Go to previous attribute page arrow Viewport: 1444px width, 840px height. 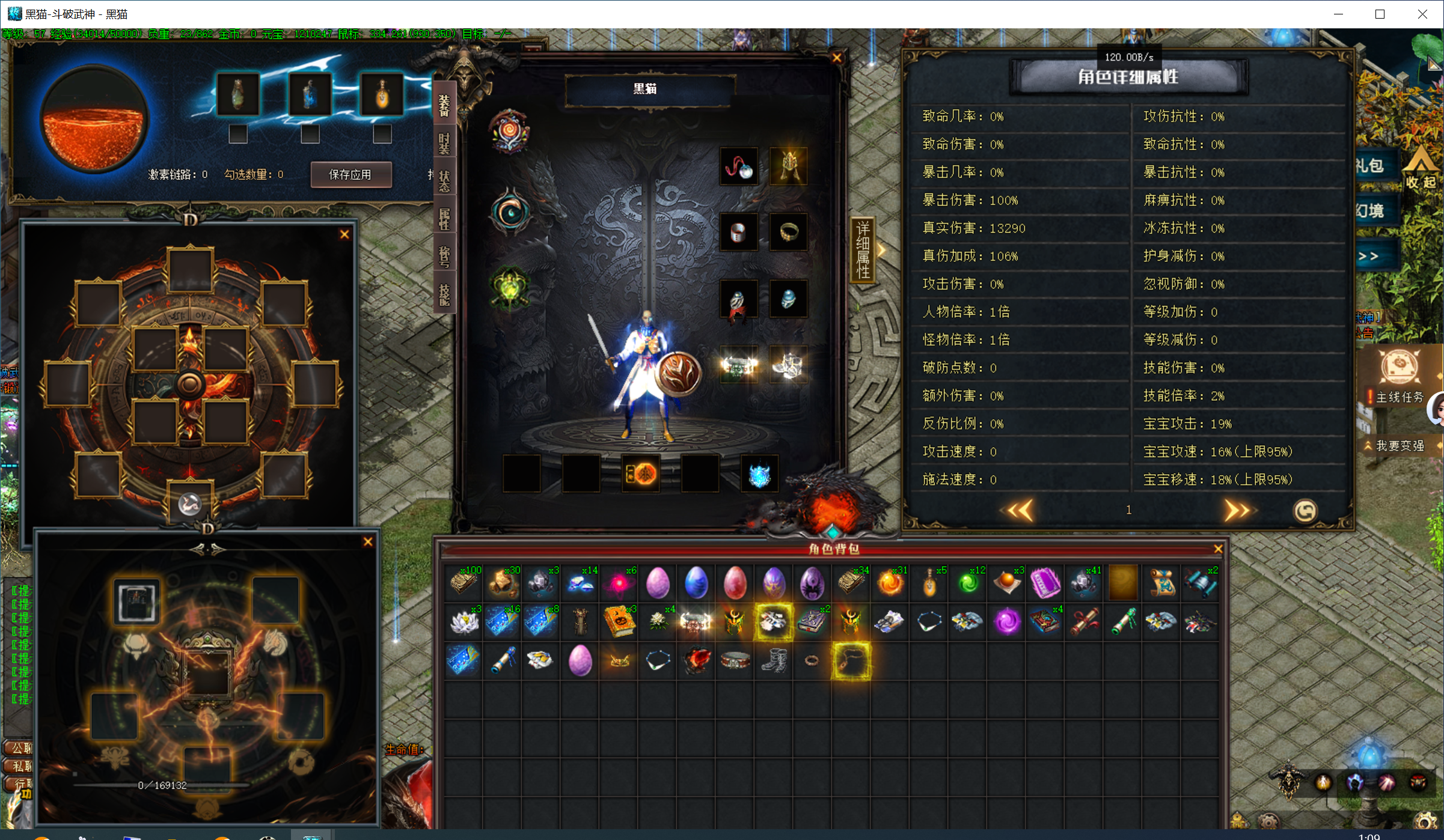coord(1020,511)
